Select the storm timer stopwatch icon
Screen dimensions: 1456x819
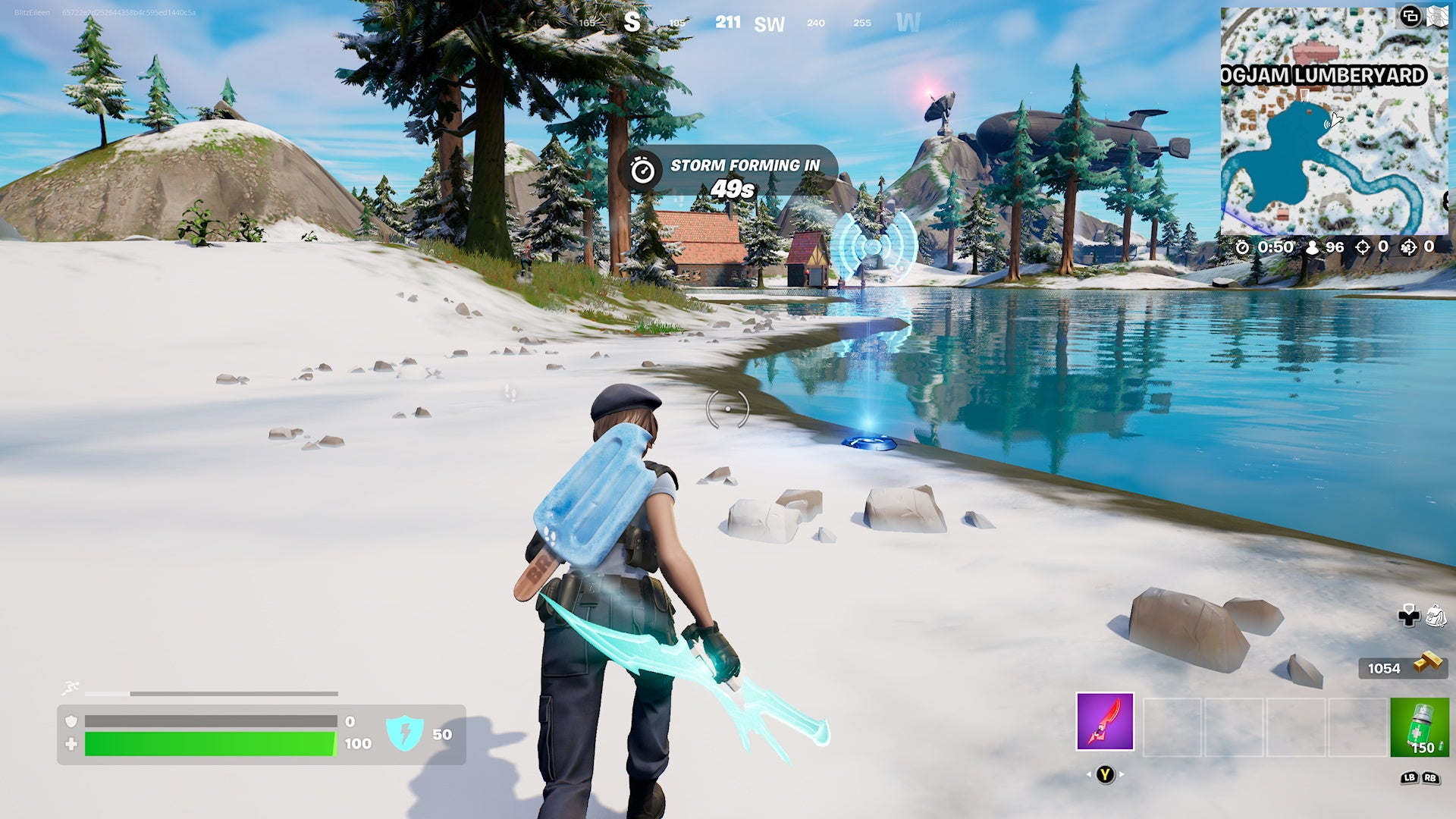pyautogui.click(x=1241, y=248)
